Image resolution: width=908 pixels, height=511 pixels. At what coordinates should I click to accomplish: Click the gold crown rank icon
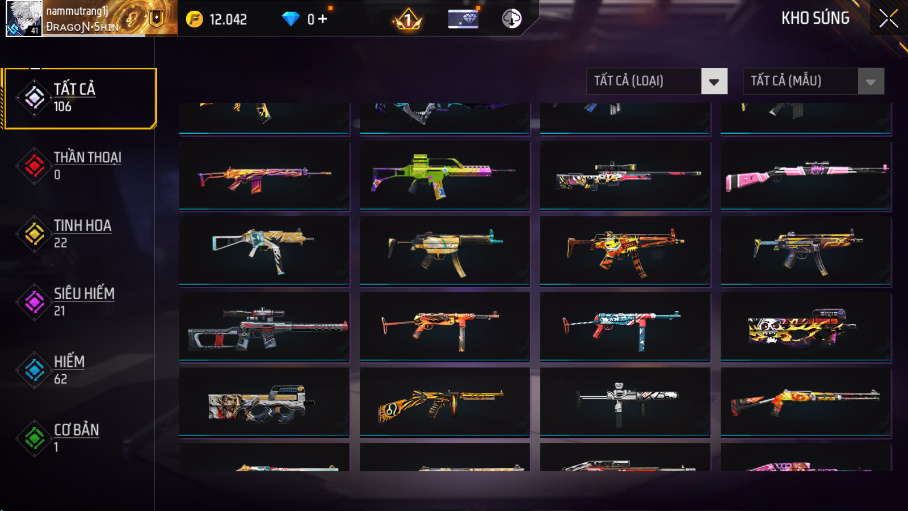pos(407,19)
